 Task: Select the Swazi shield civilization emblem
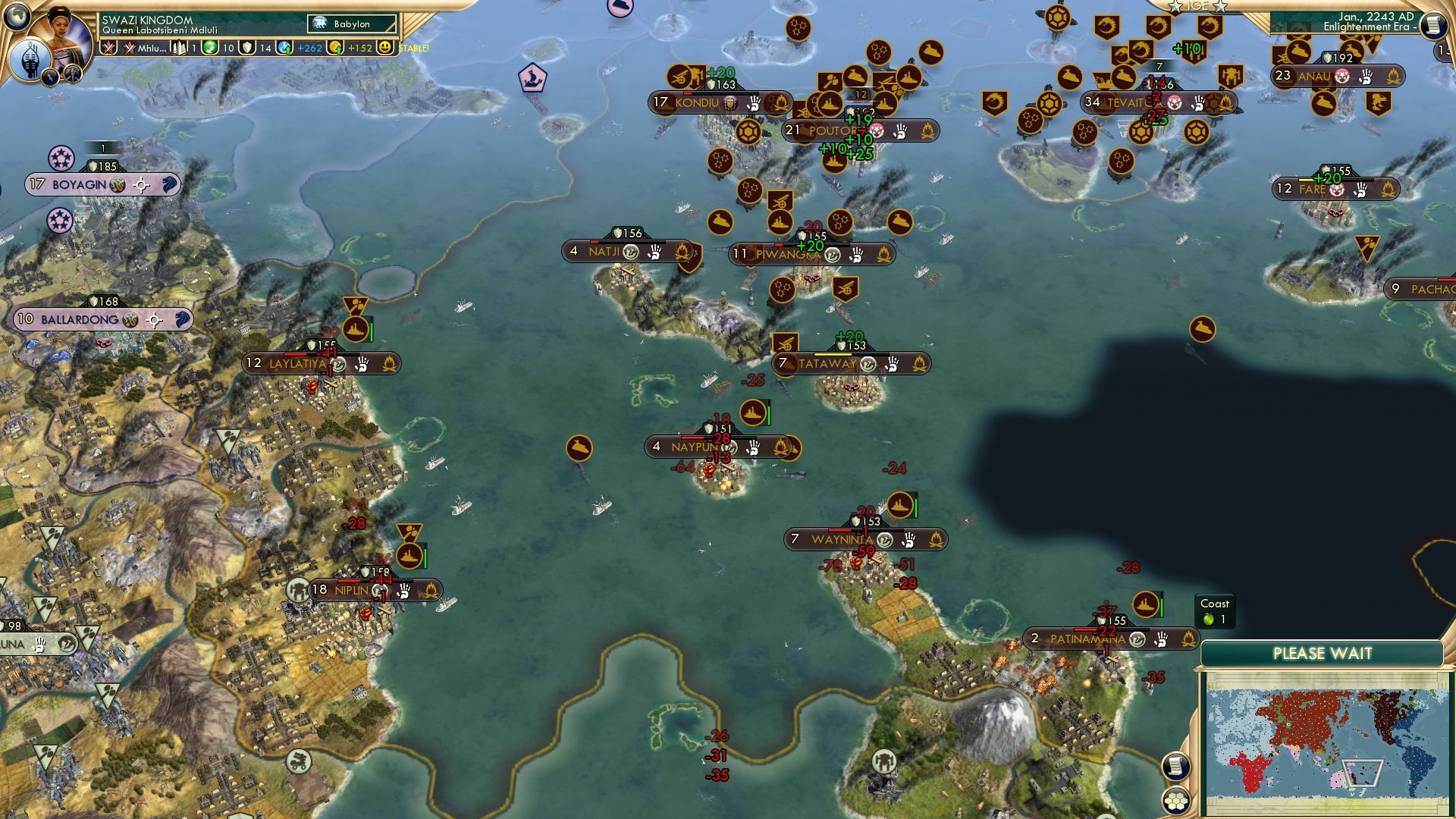click(30, 59)
